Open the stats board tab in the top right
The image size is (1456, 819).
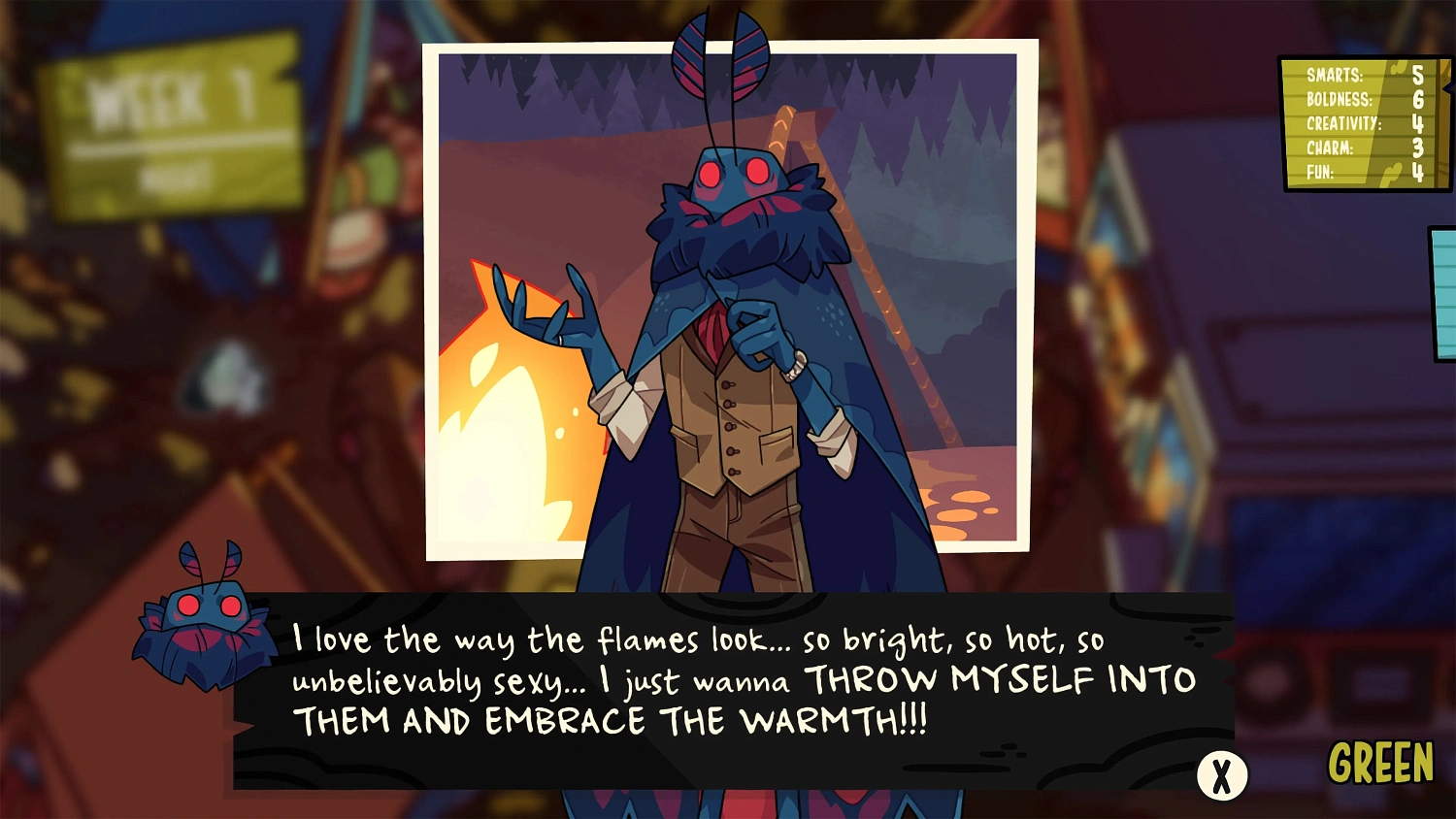pos(1363,124)
